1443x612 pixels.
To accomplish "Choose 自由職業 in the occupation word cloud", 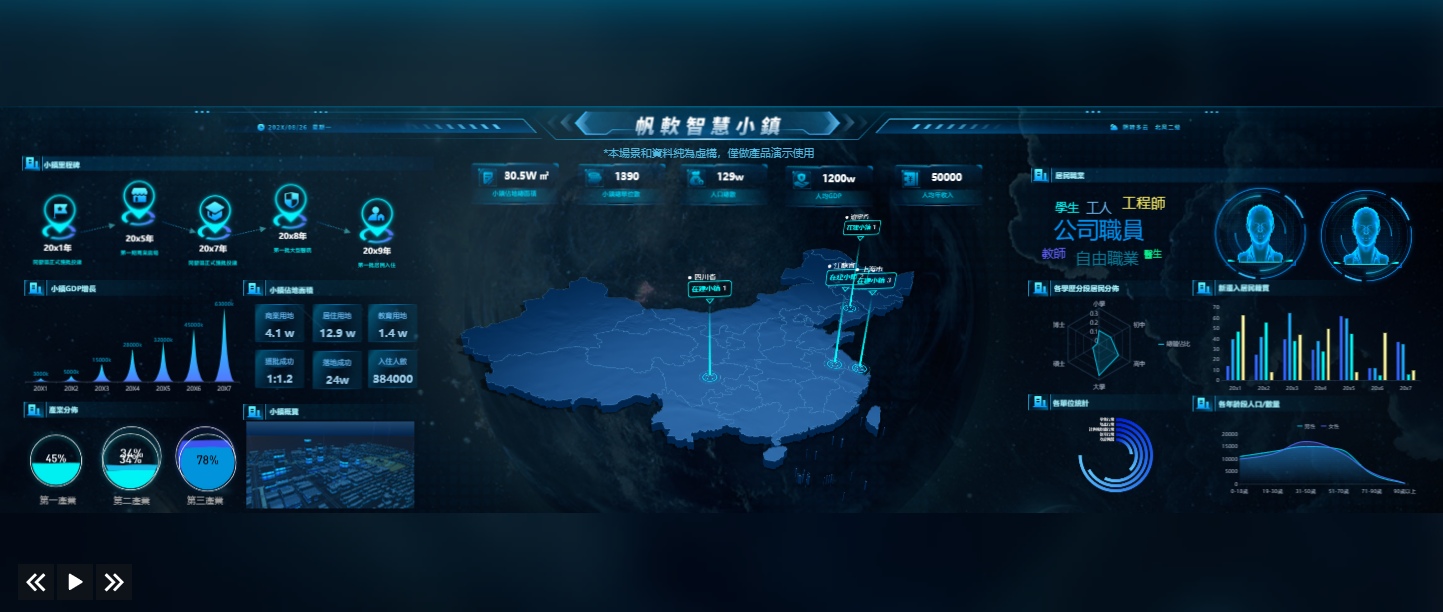I will click(x=1106, y=259).
